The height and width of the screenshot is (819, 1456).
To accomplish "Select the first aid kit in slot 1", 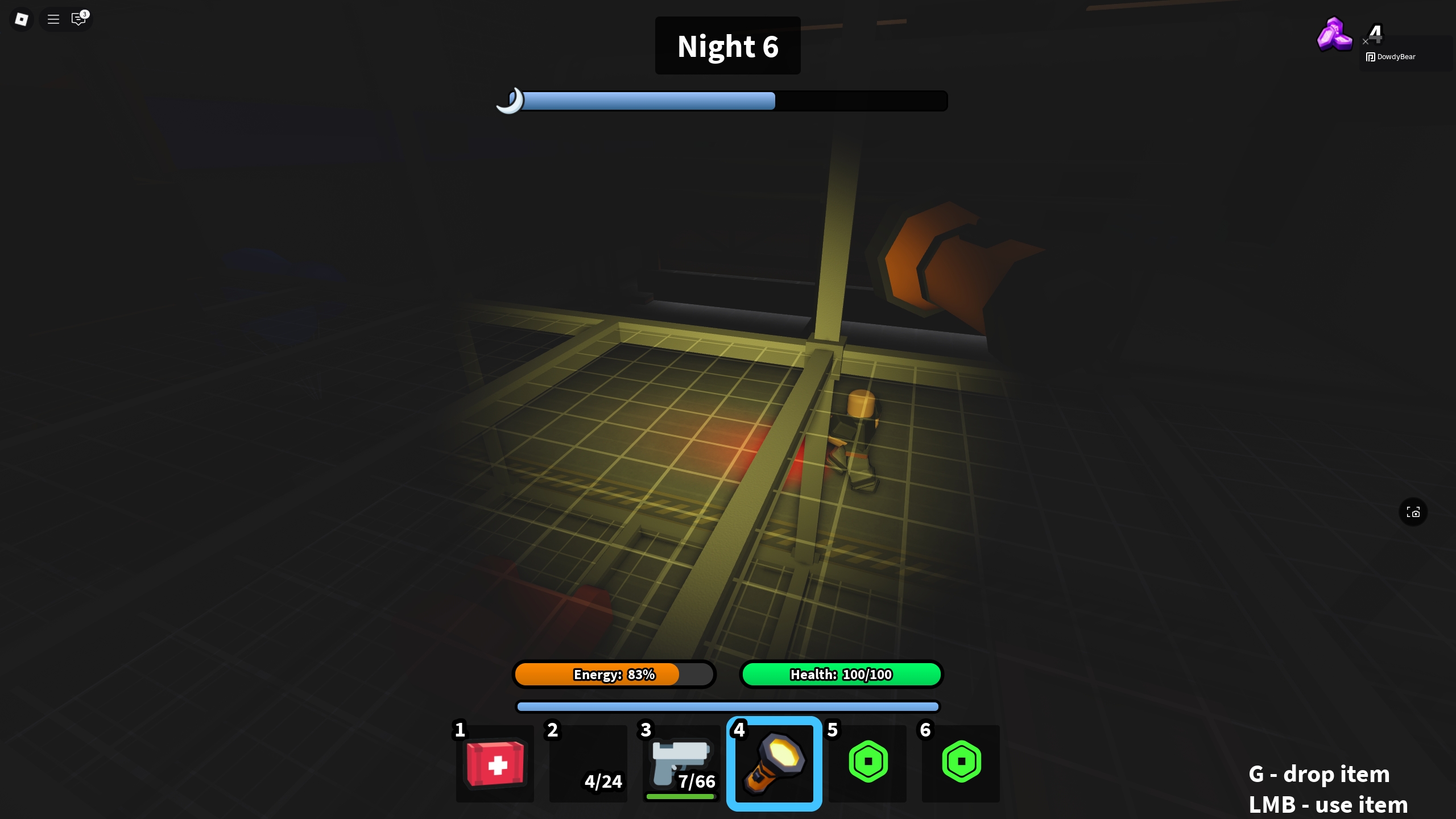I will tap(494, 763).
